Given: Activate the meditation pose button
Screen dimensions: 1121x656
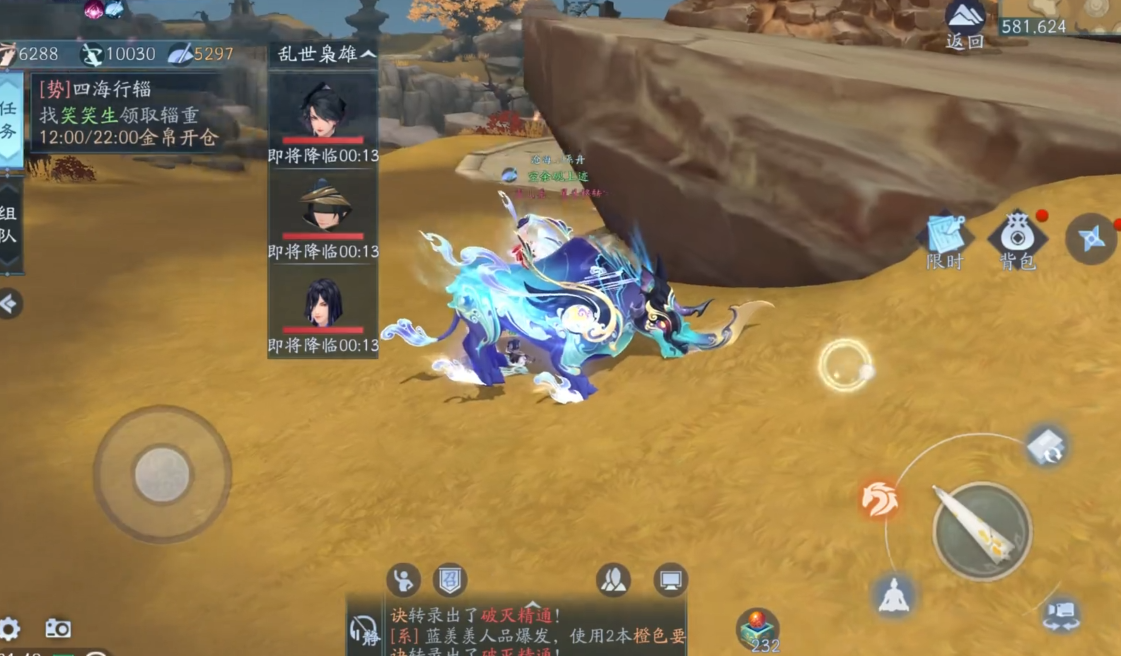Looking at the screenshot, I should click(x=893, y=596).
